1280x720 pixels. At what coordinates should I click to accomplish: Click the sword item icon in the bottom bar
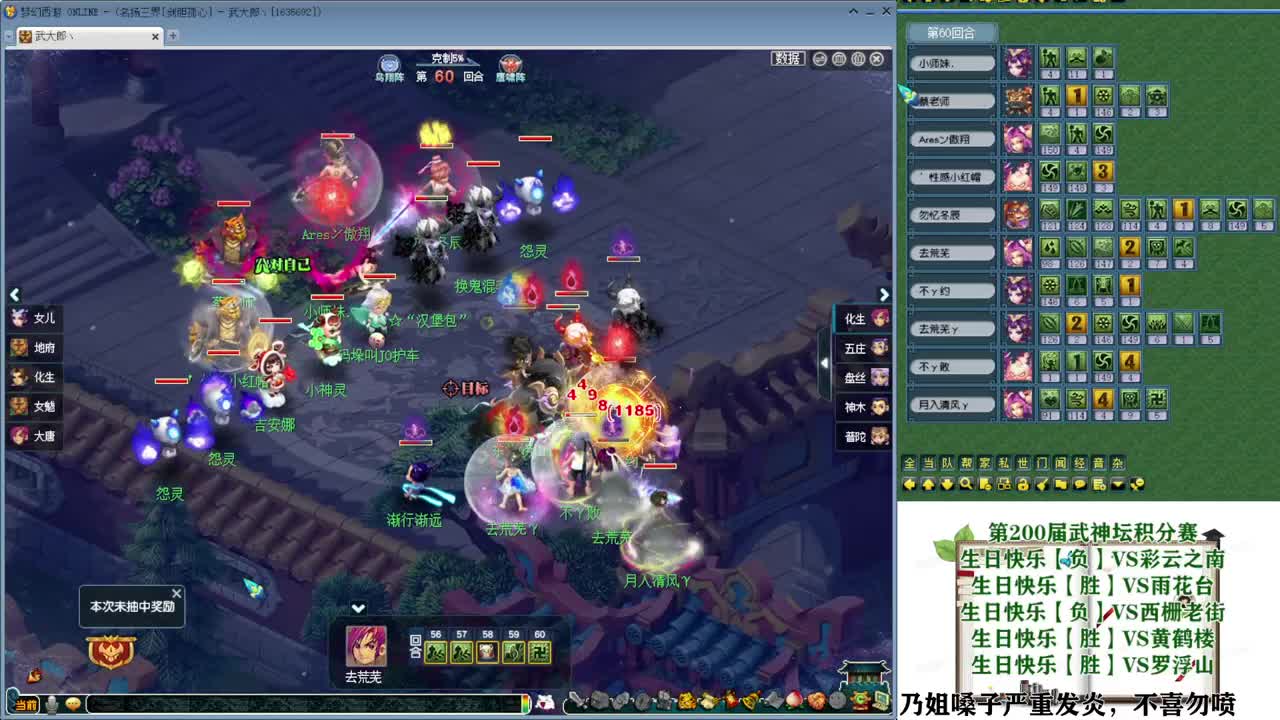click(x=578, y=701)
